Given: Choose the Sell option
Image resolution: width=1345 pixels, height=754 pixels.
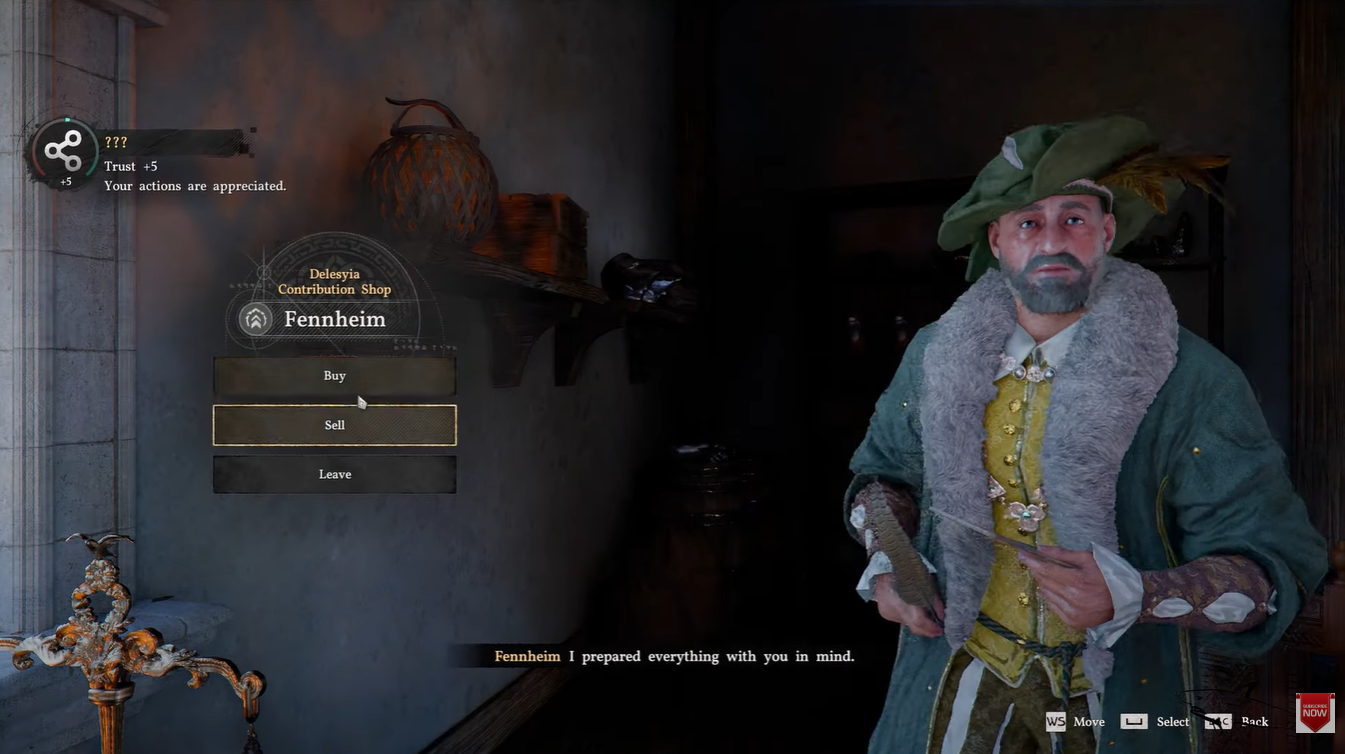Looking at the screenshot, I should point(334,425).
